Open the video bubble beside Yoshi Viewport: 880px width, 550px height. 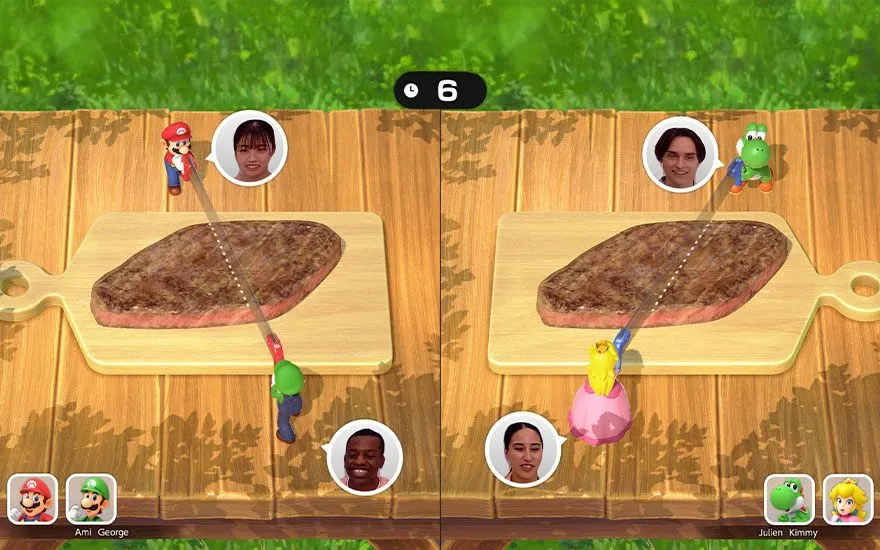680,154
